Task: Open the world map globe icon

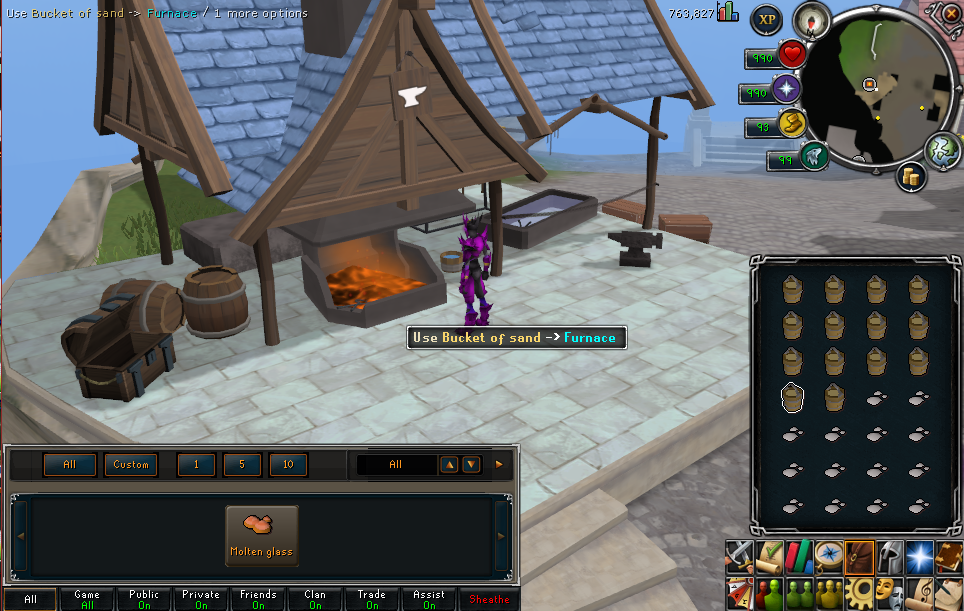Action: [x=942, y=150]
